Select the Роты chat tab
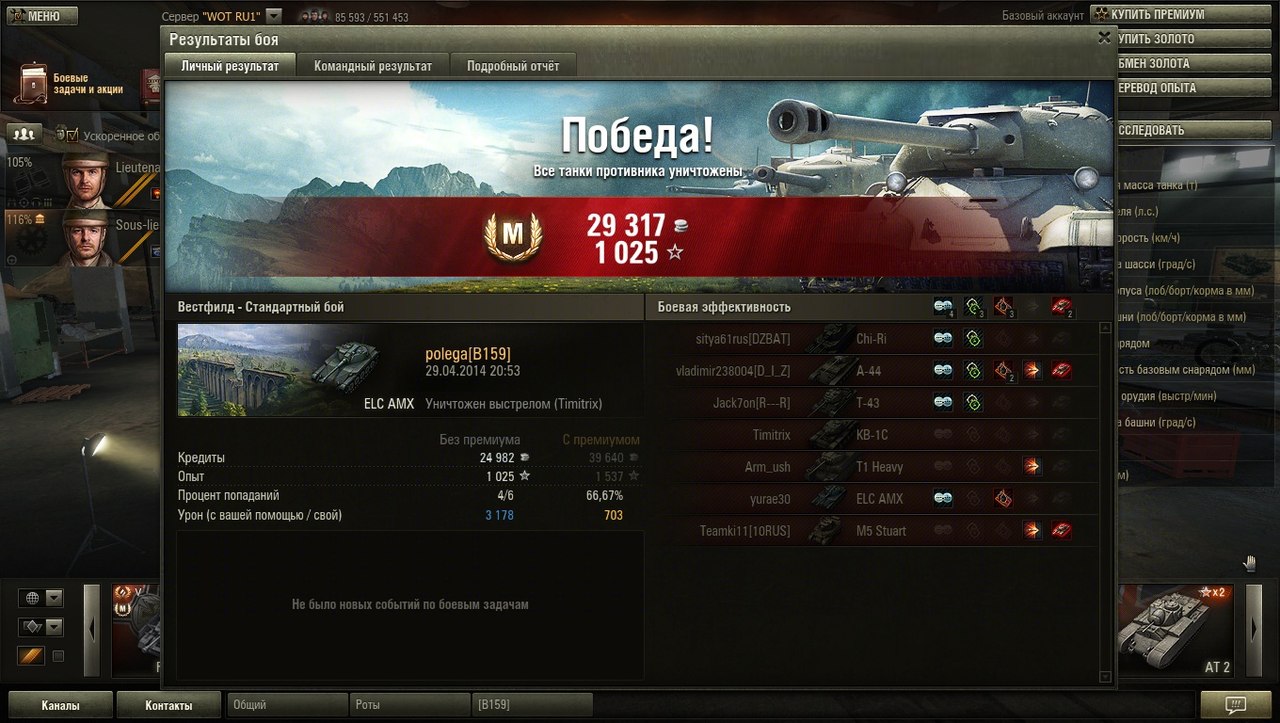1280x723 pixels. [x=409, y=705]
